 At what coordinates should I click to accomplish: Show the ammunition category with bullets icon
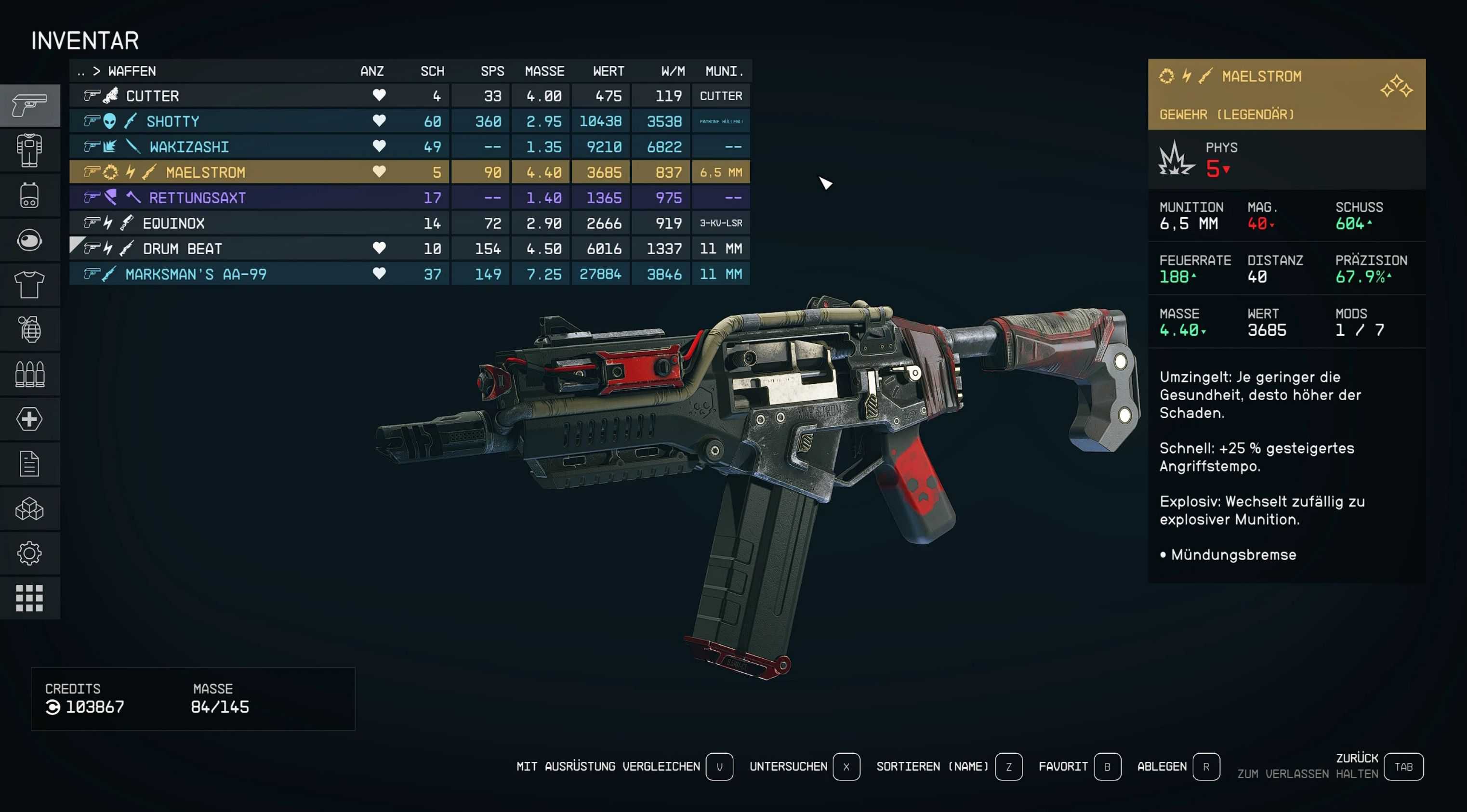tap(29, 375)
